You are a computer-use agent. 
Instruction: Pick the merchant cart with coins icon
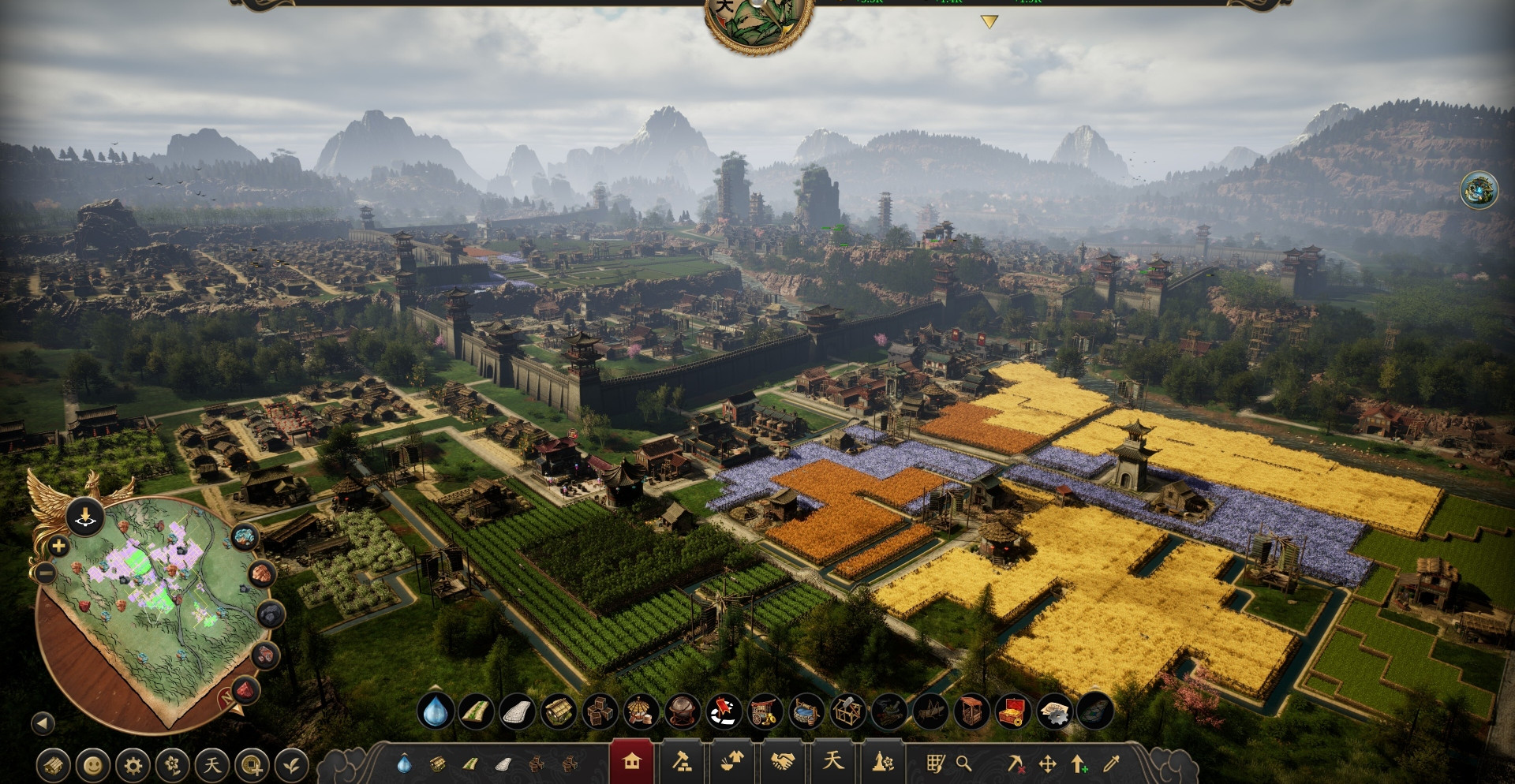(x=764, y=712)
